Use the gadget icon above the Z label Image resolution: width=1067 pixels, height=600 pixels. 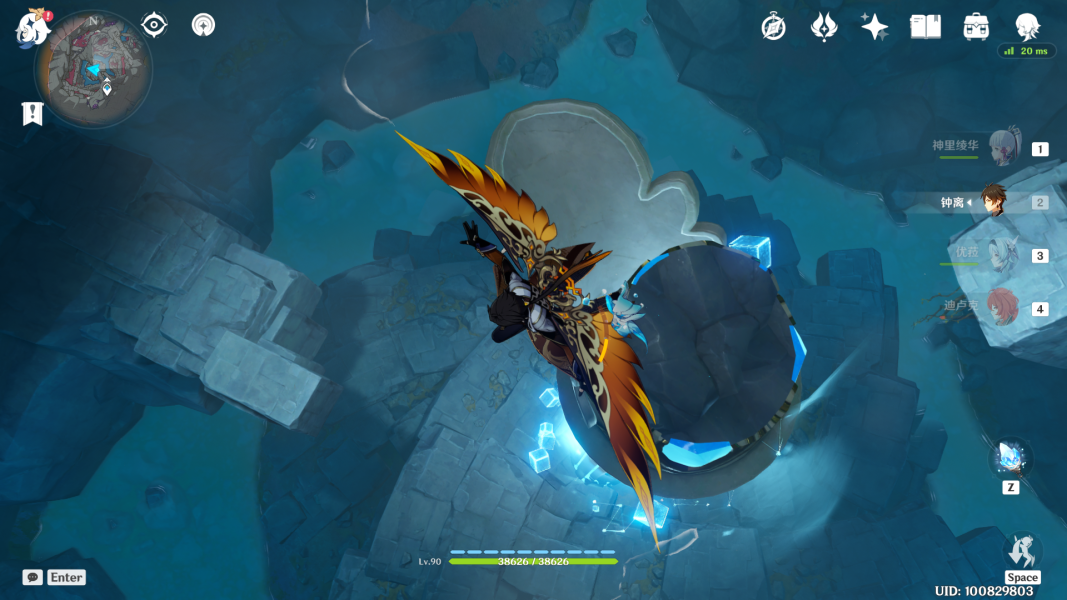(x=1010, y=458)
